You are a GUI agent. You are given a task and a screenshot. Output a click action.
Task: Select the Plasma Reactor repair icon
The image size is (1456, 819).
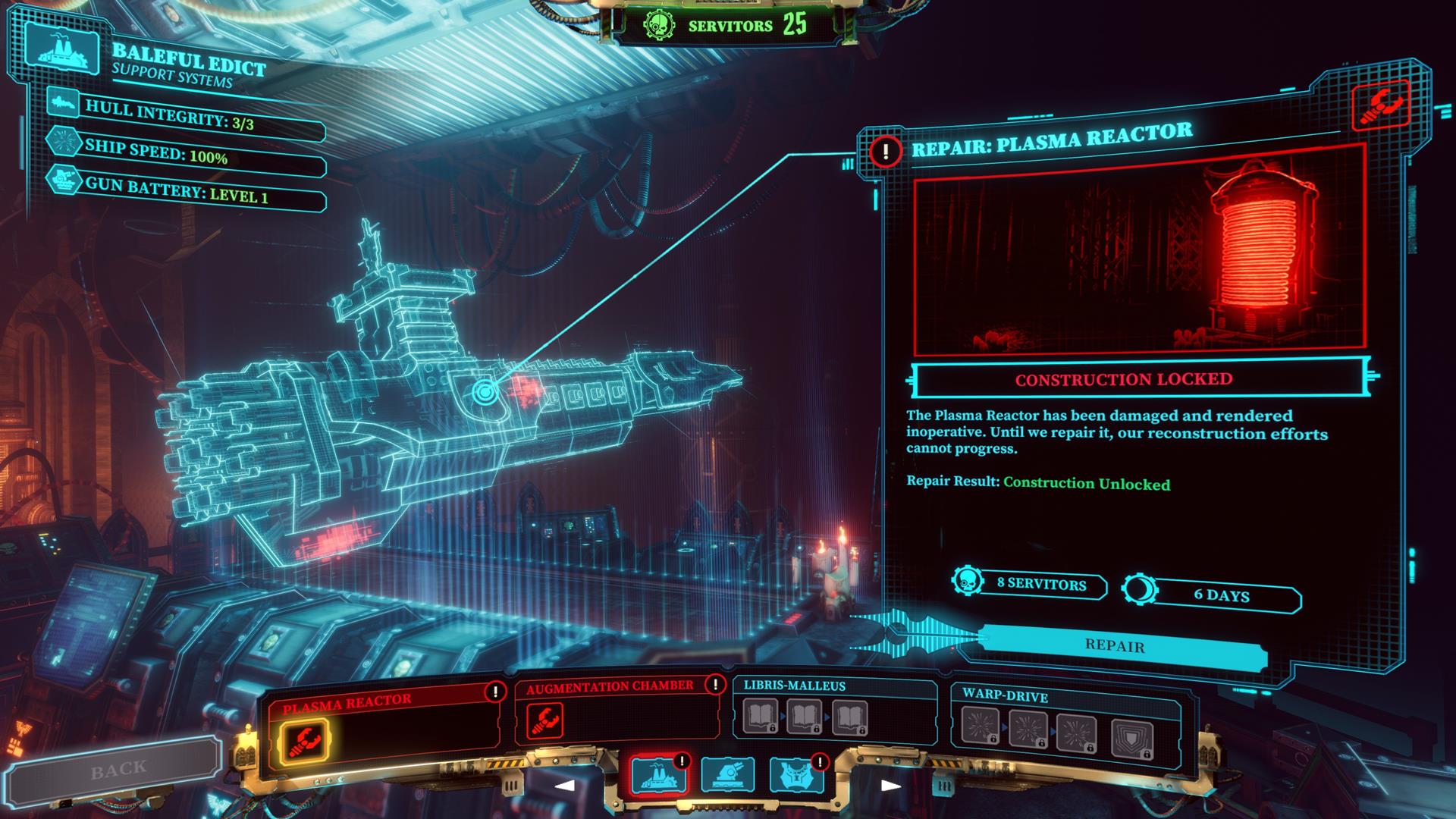point(304,740)
